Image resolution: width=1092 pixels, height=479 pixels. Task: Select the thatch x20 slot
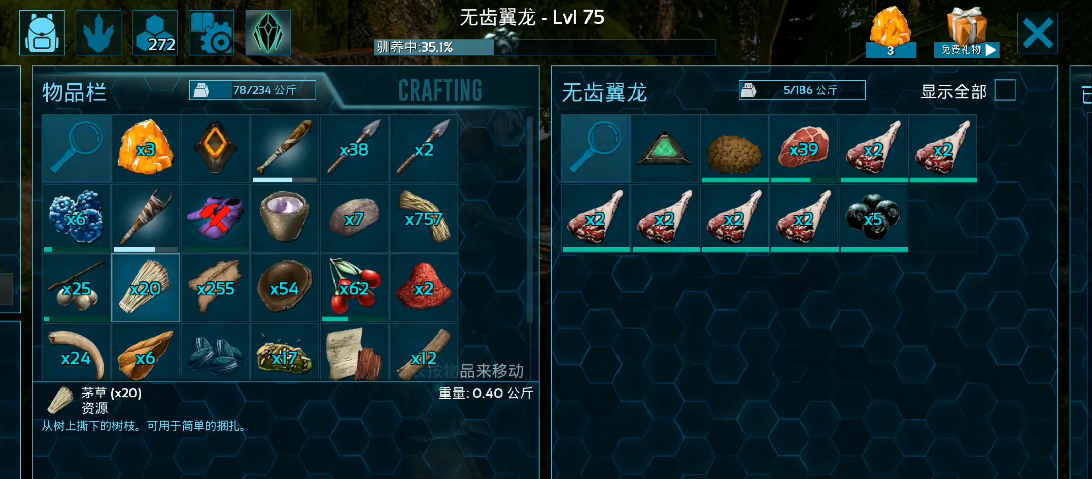pyautogui.click(x=146, y=288)
